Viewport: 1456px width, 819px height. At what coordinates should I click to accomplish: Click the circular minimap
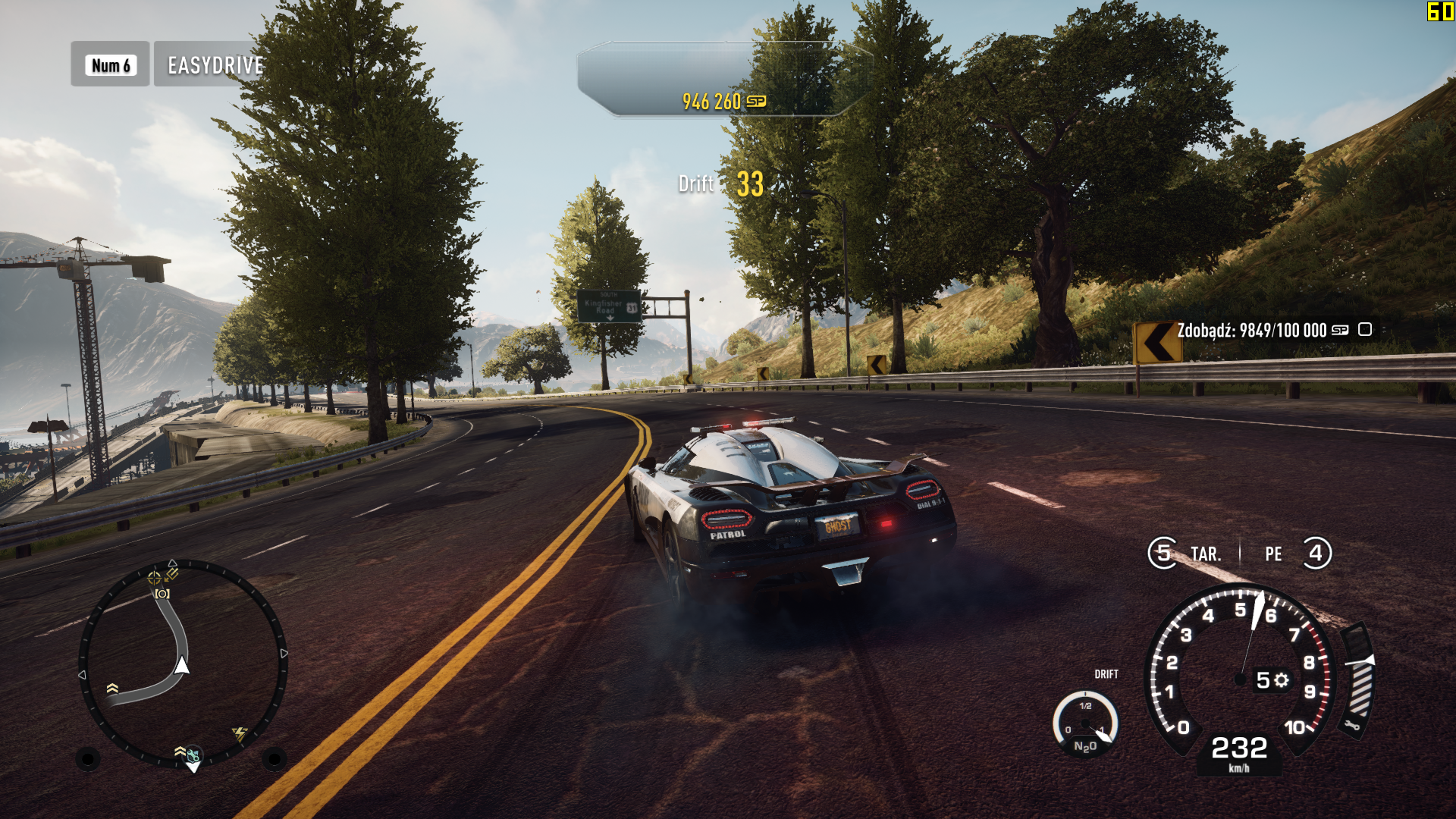(183, 664)
